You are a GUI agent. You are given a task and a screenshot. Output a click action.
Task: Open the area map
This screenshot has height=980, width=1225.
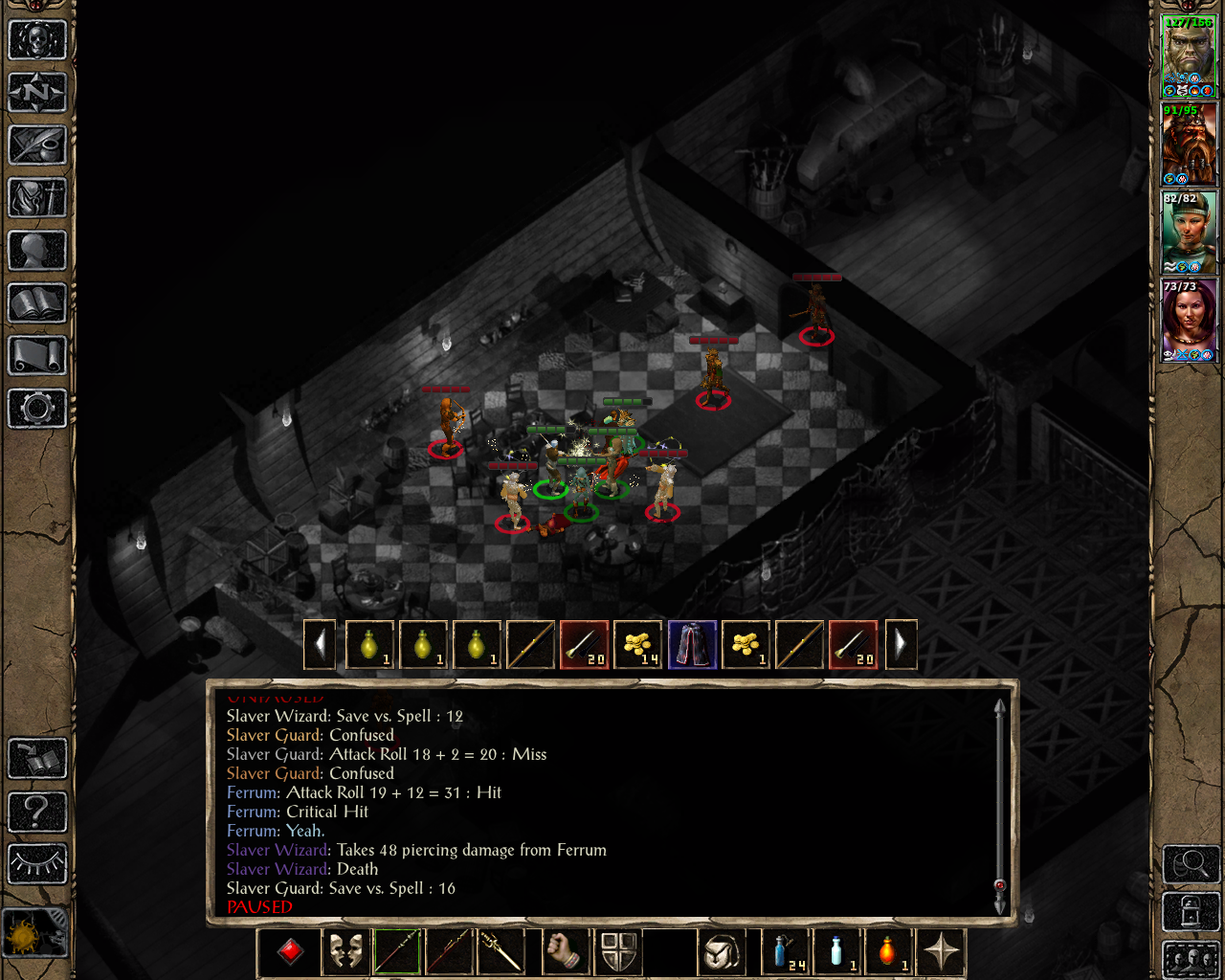click(38, 93)
